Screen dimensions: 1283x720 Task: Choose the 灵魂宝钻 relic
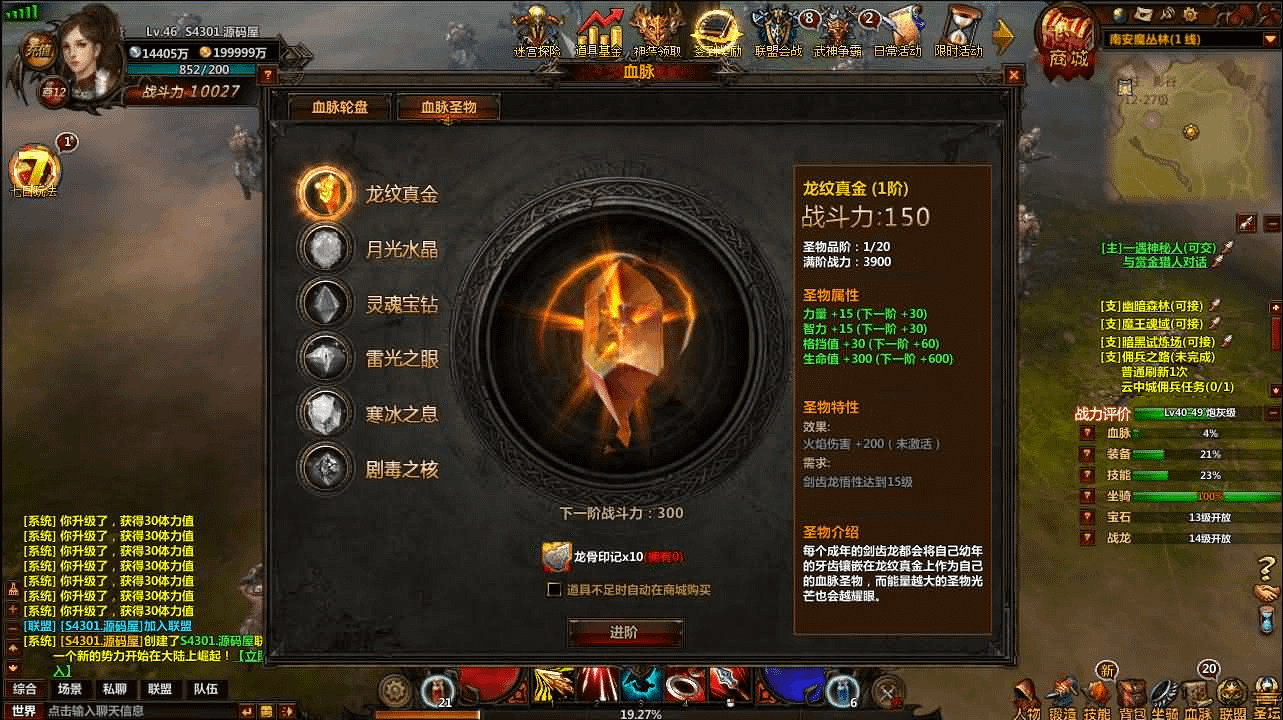[327, 304]
